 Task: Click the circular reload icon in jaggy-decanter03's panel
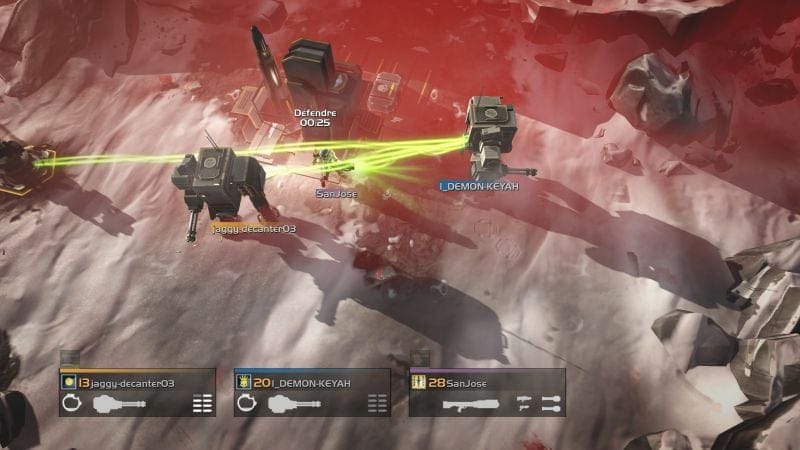pyautogui.click(x=70, y=404)
